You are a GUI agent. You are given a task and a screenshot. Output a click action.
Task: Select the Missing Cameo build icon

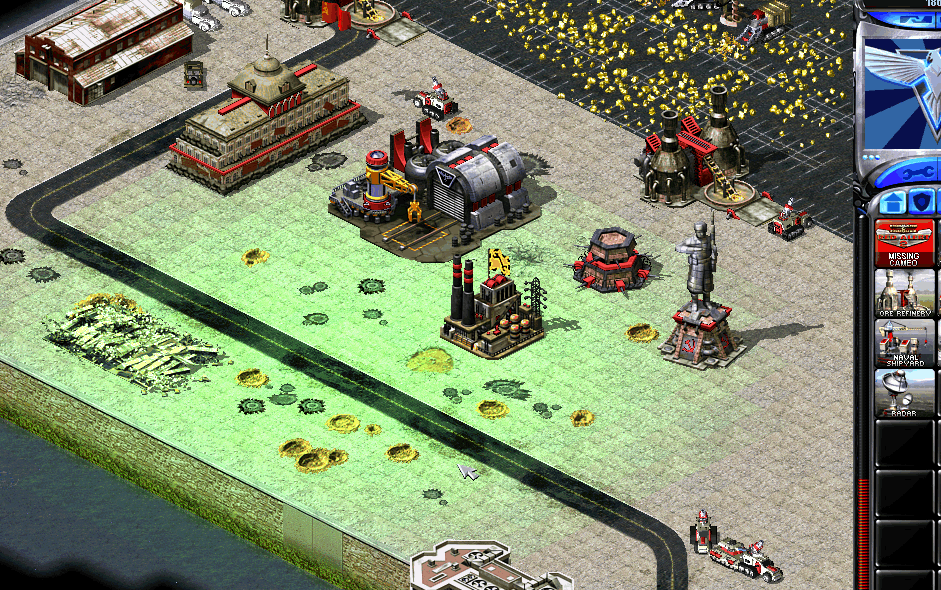(904, 243)
